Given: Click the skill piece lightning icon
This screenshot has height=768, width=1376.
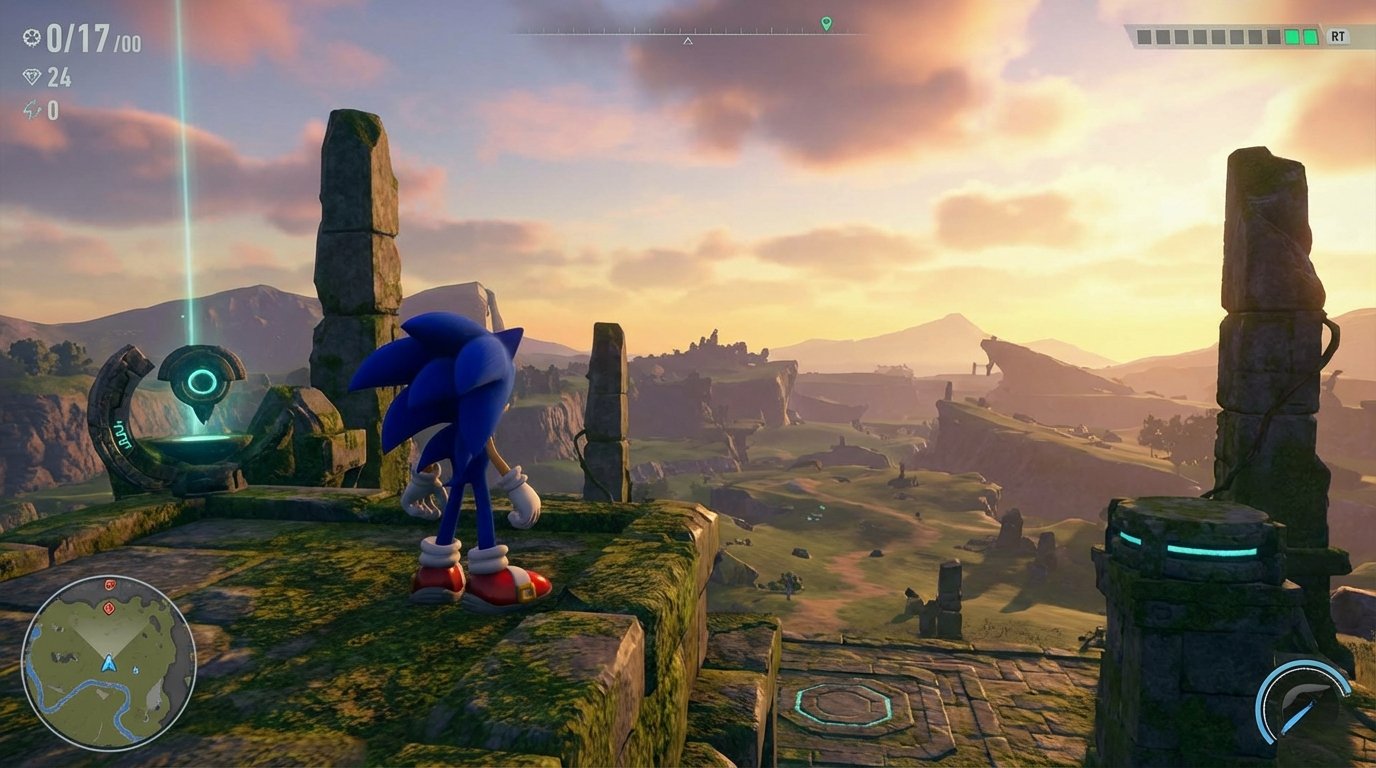Looking at the screenshot, I should pyautogui.click(x=32, y=107).
